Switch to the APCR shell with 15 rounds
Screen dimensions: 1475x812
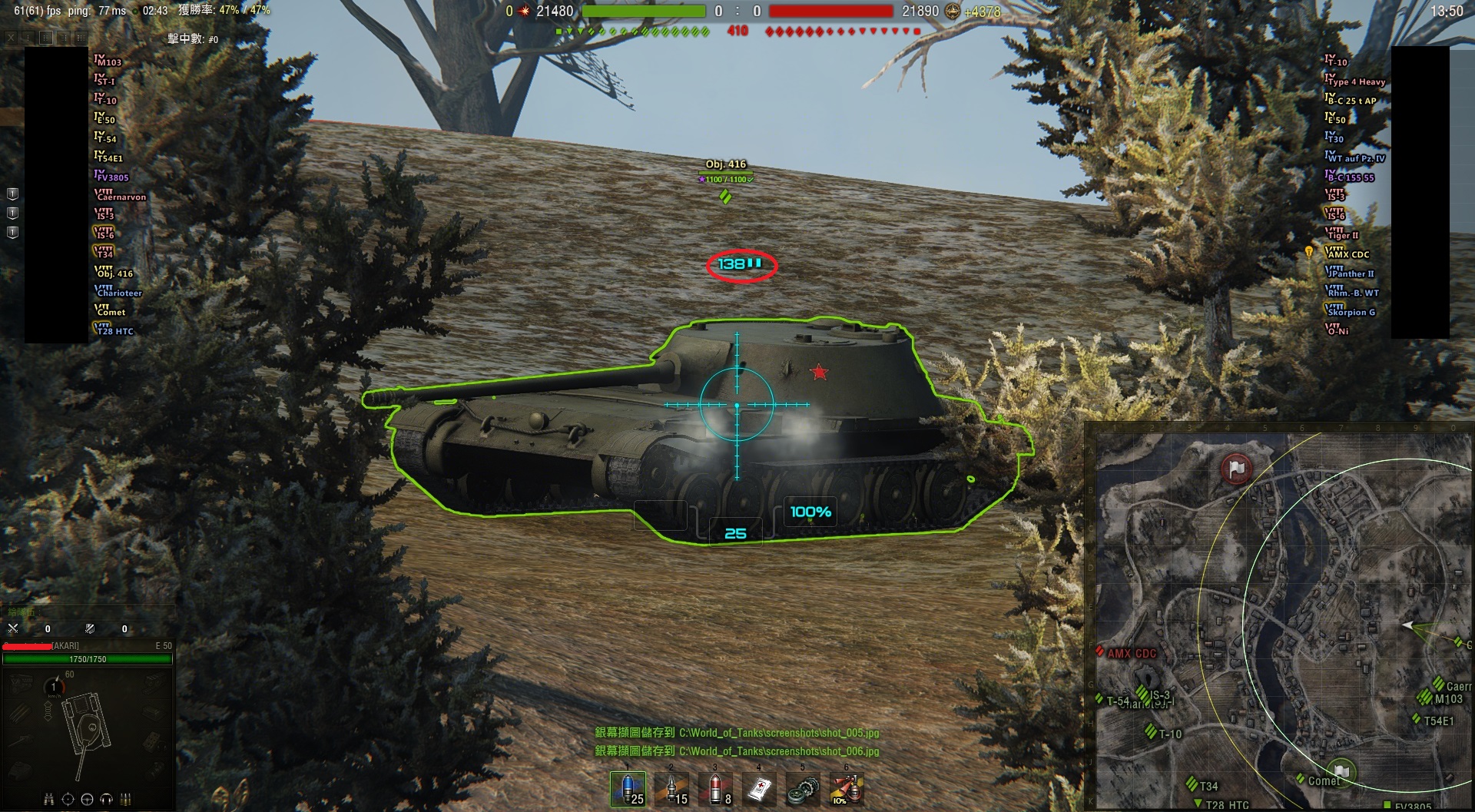[671, 789]
